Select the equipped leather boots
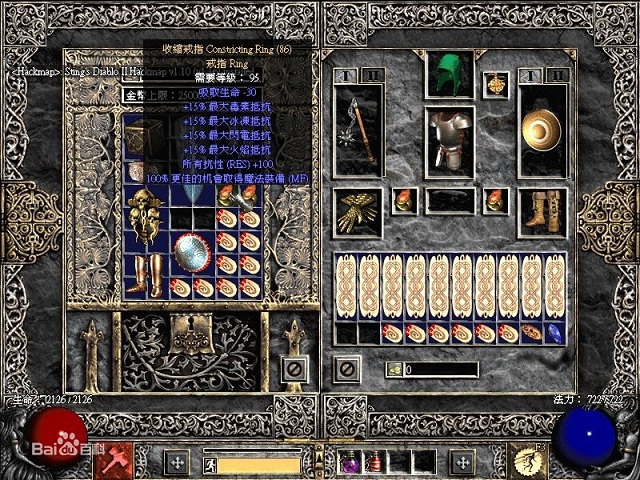Screen dimensions: 640x480 pyautogui.click(x=542, y=212)
